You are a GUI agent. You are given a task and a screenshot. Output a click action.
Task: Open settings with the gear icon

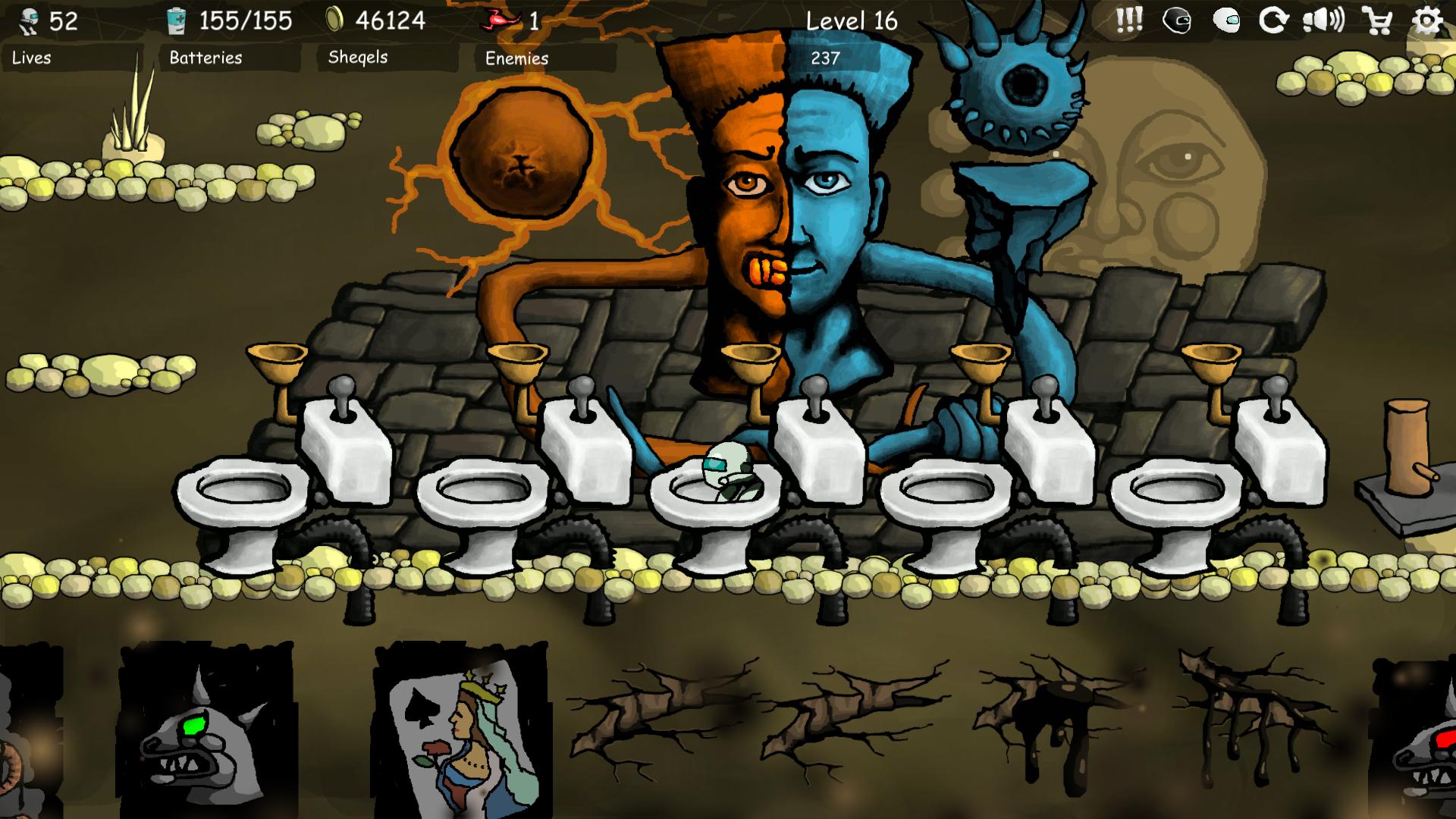click(1426, 20)
